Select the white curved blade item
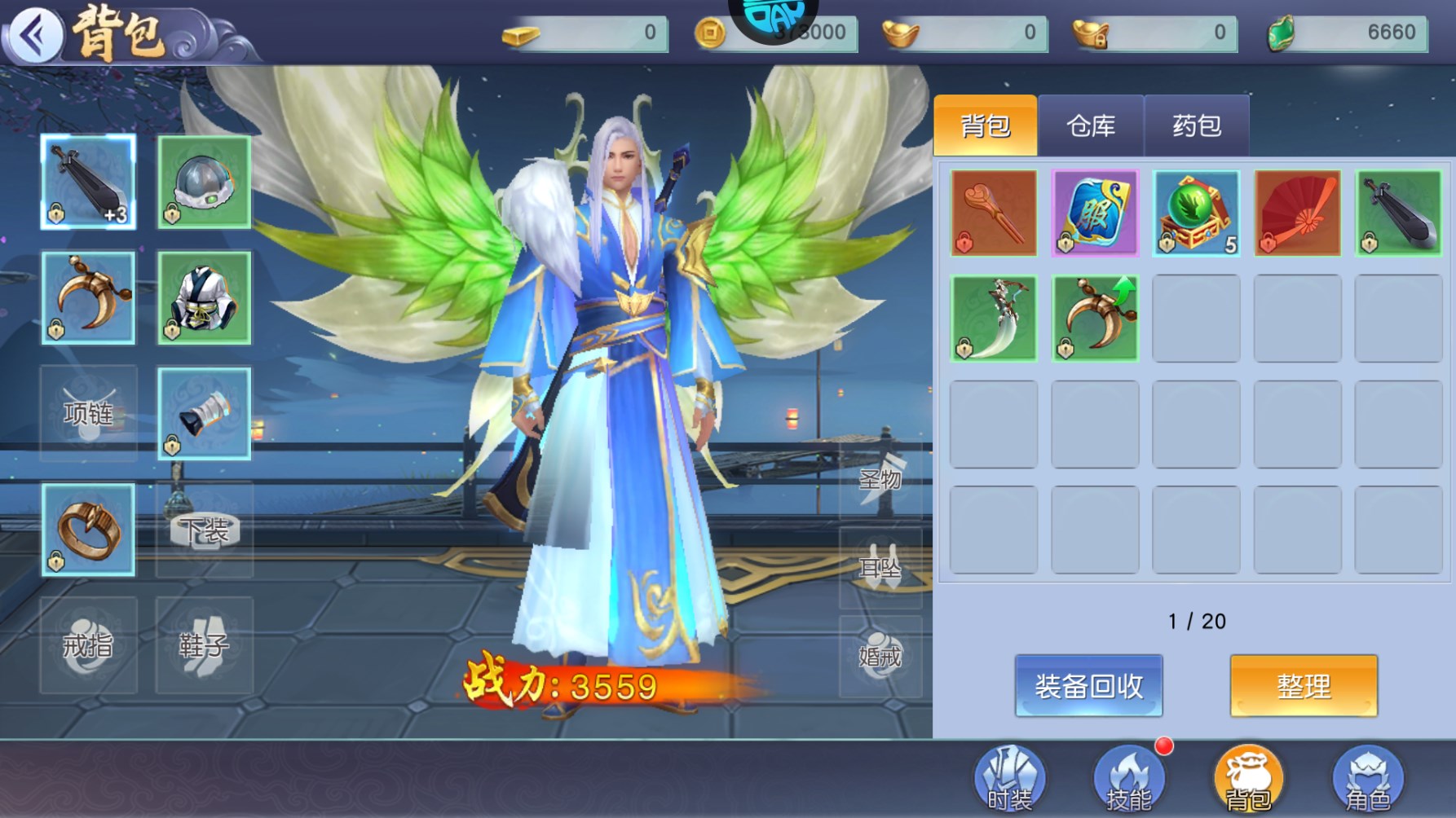The image size is (1456, 818). [x=994, y=318]
